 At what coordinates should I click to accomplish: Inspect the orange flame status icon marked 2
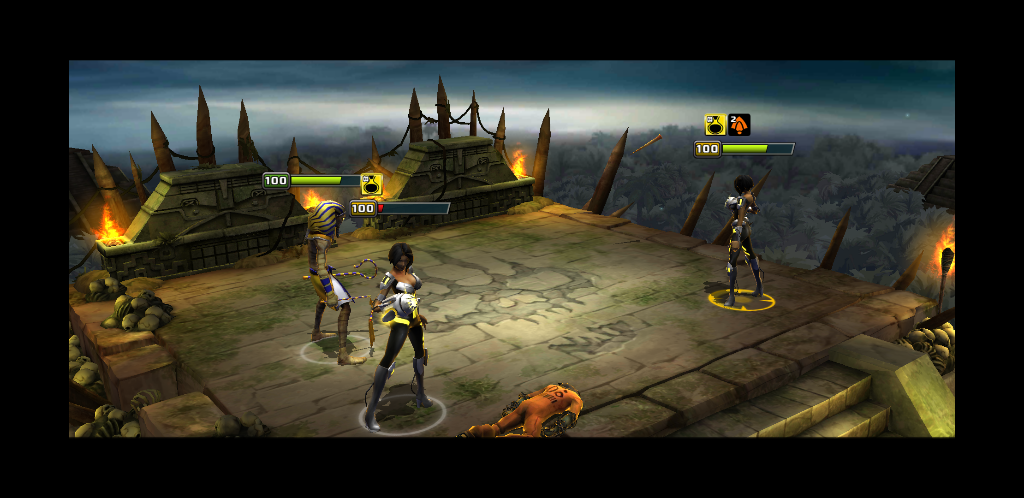739,125
